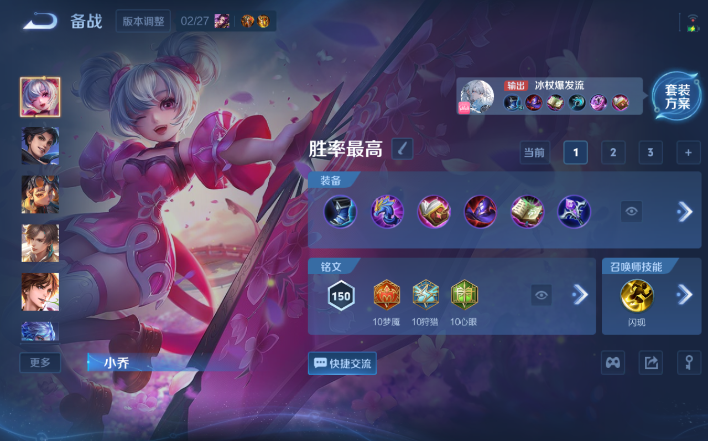Edit the 胜率最高 loadout name
This screenshot has height=441, width=708.
point(401,149)
